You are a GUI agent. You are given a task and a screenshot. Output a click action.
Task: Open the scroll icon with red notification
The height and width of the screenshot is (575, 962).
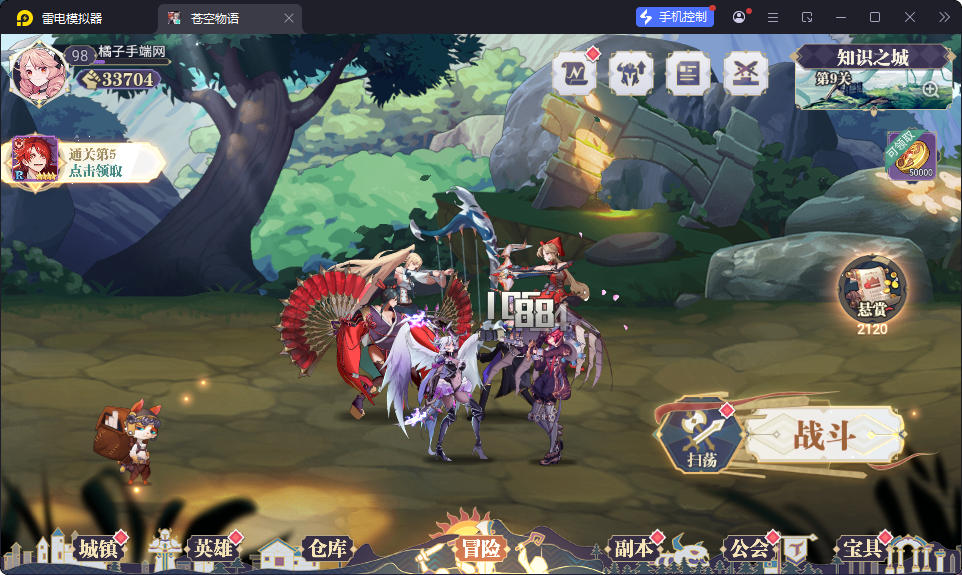pos(575,73)
